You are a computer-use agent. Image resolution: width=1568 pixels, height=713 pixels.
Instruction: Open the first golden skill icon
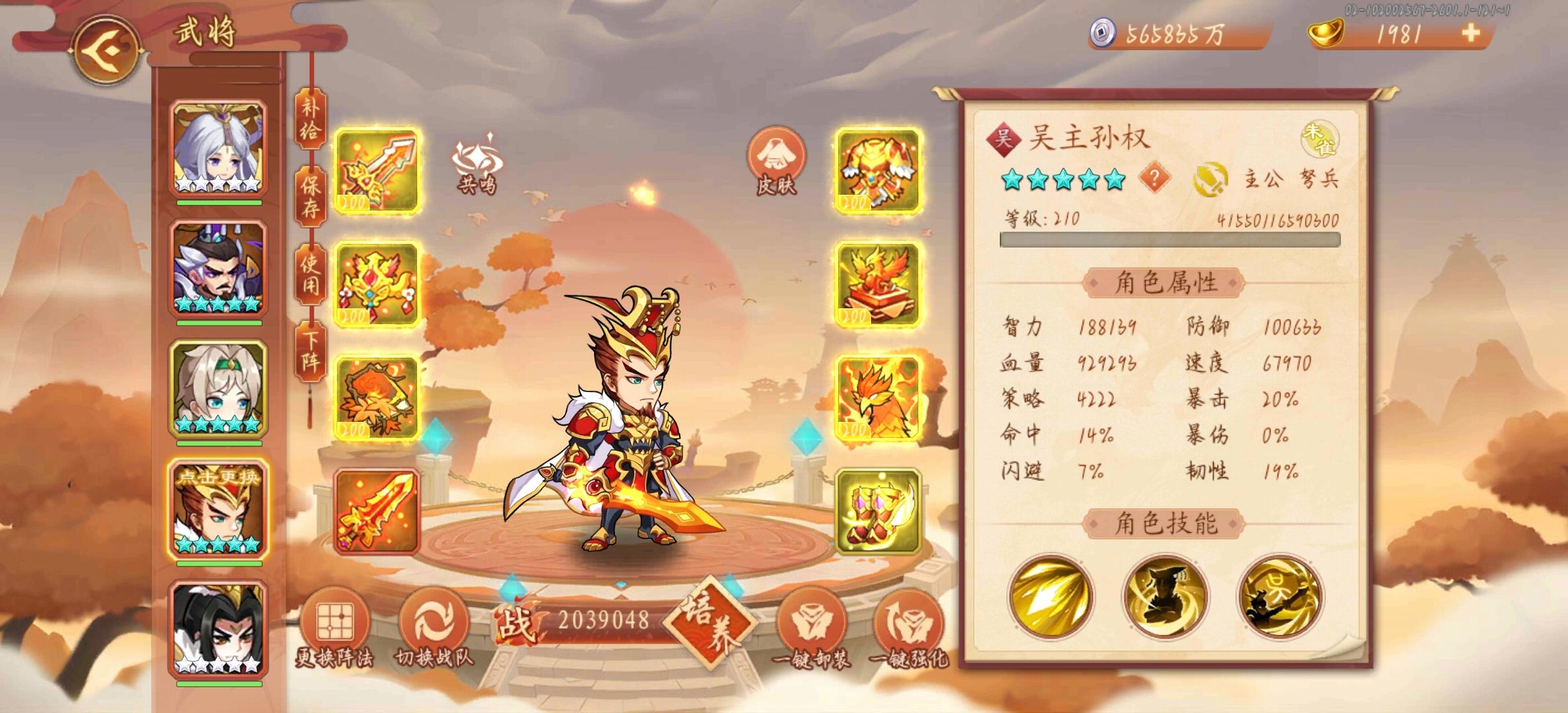1049,597
